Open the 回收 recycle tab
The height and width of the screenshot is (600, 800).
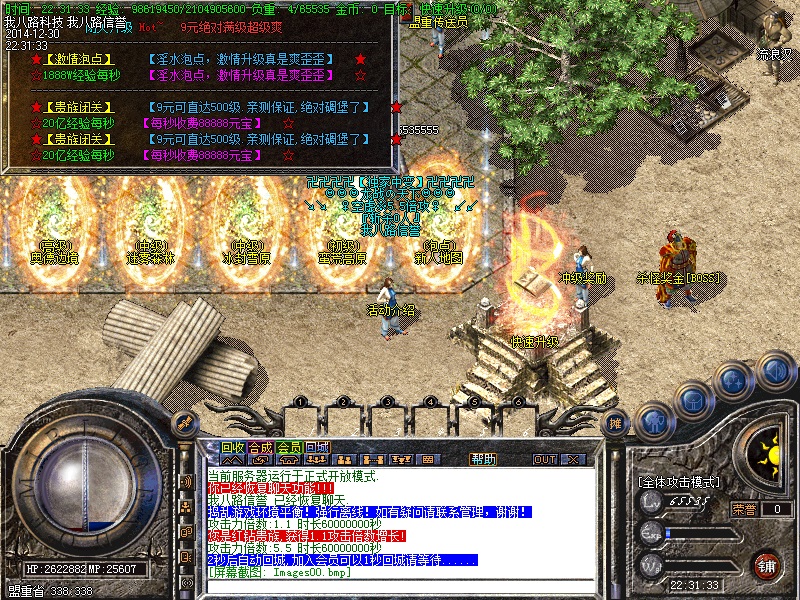[233, 447]
